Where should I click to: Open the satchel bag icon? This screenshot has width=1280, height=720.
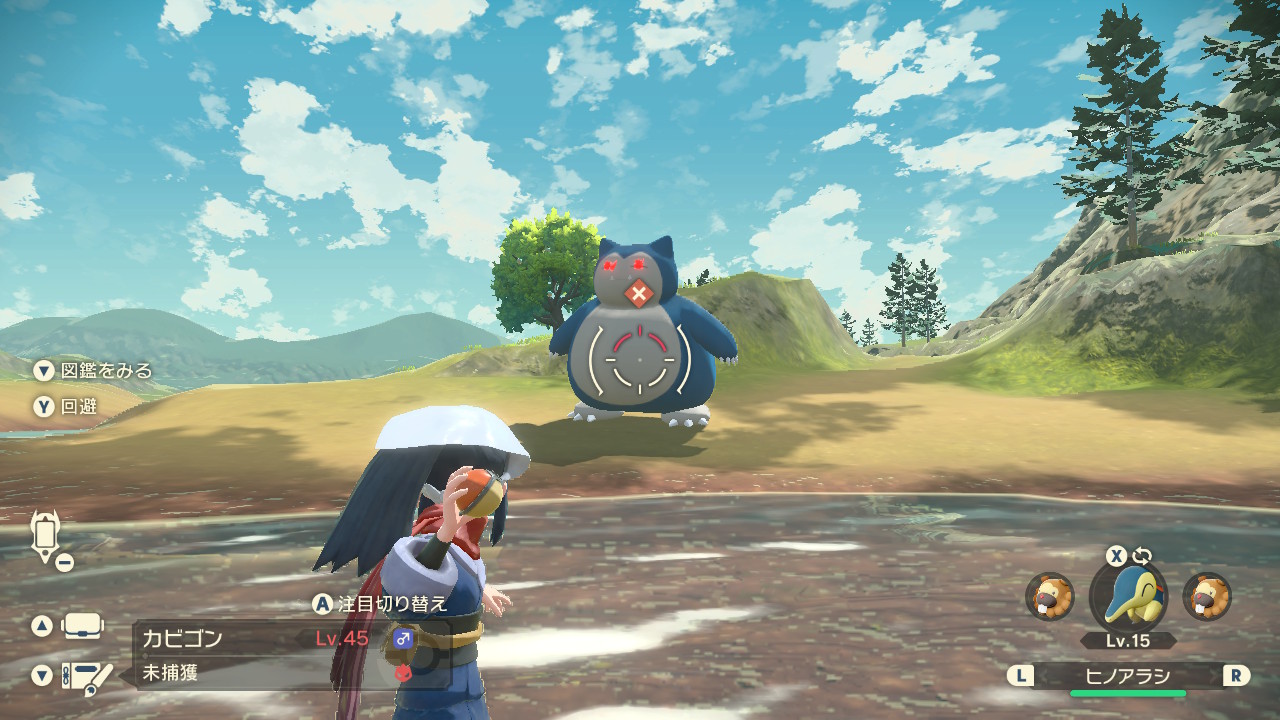82,626
